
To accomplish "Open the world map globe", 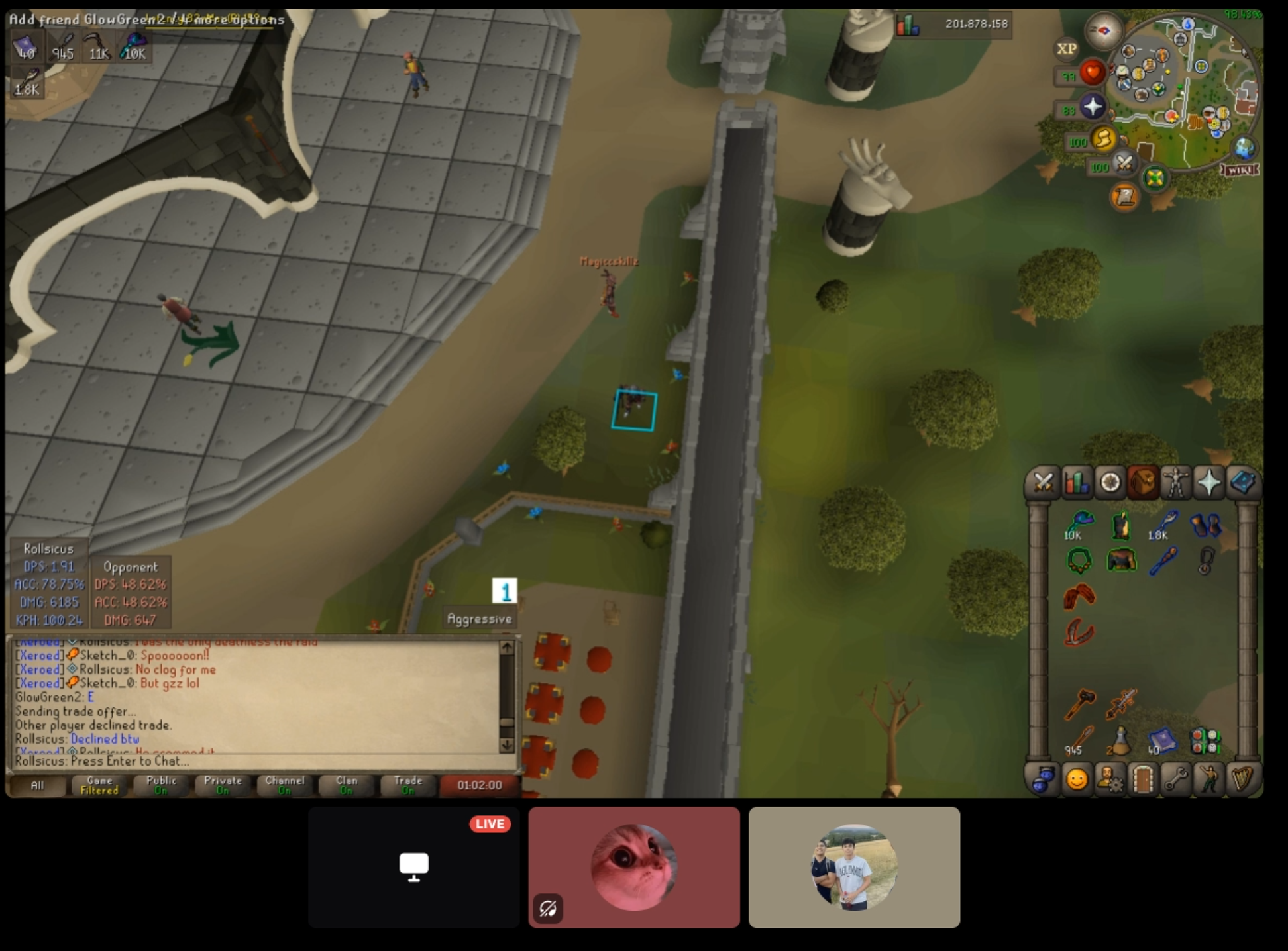I will point(1244,148).
